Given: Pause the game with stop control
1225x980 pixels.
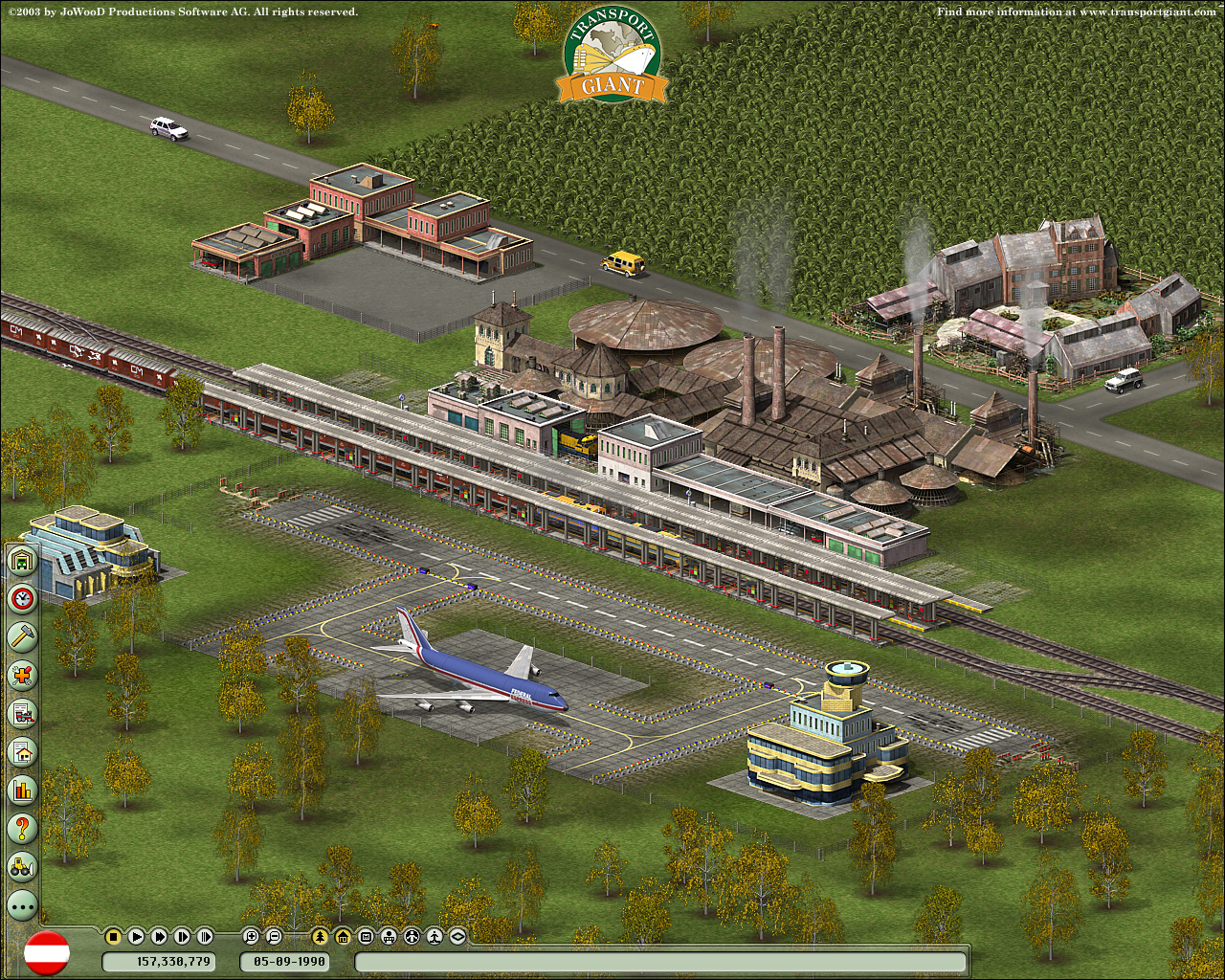Looking at the screenshot, I should pyautogui.click(x=113, y=936).
